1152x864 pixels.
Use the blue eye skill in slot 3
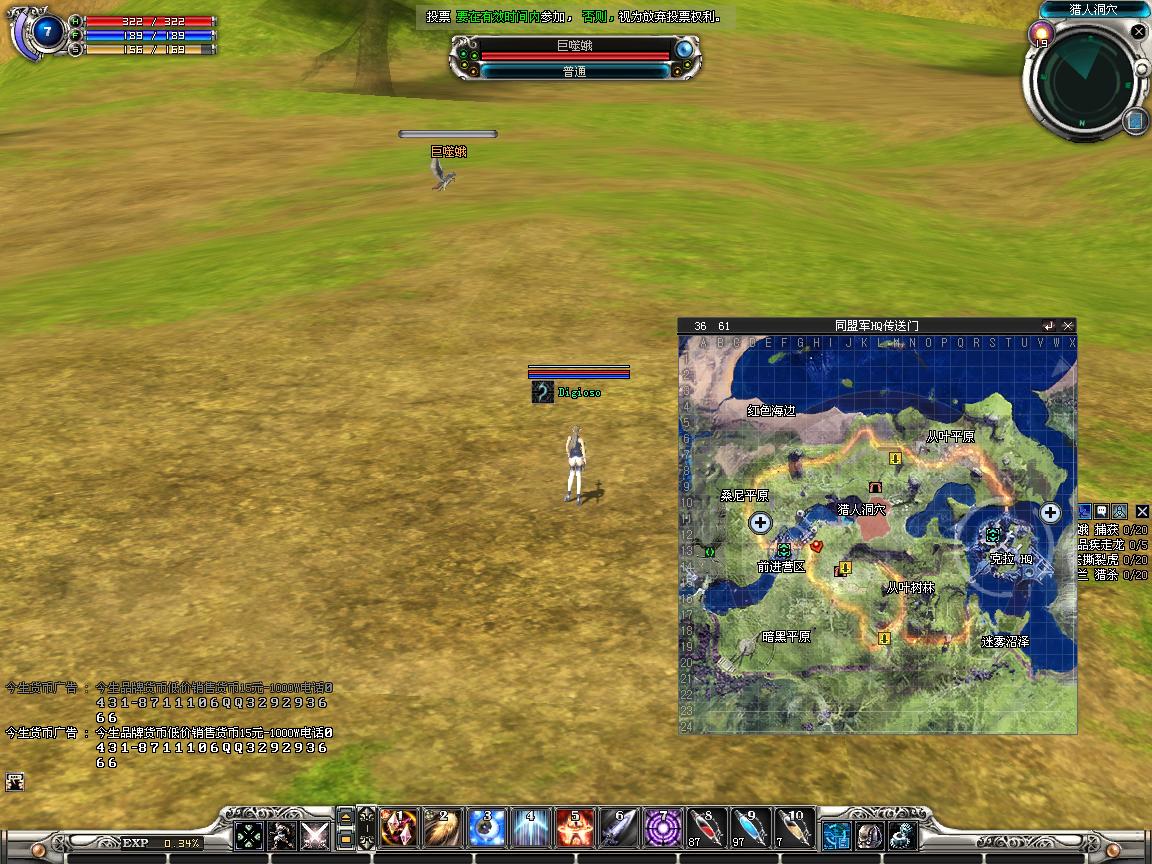pos(487,828)
